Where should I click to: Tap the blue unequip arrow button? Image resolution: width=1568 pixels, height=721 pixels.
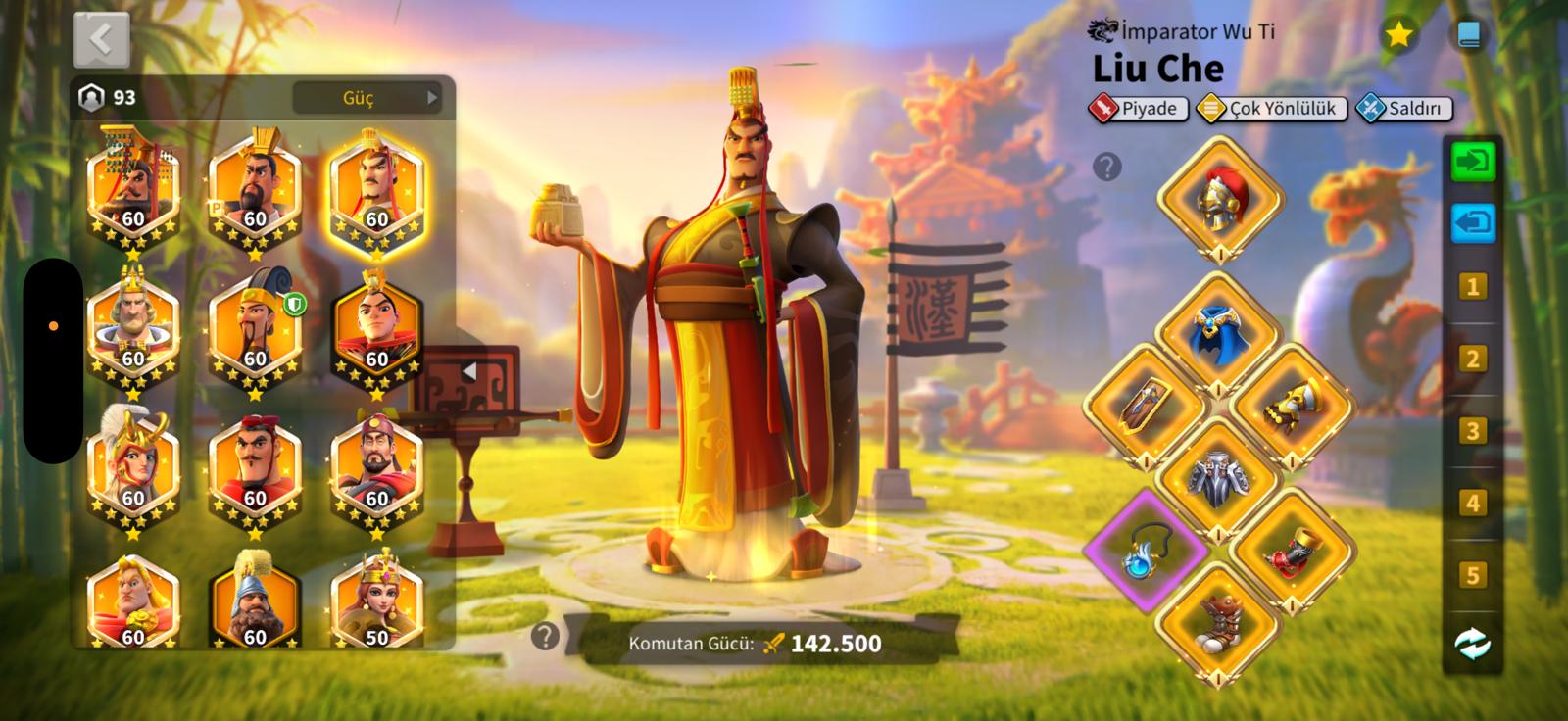point(1472,222)
